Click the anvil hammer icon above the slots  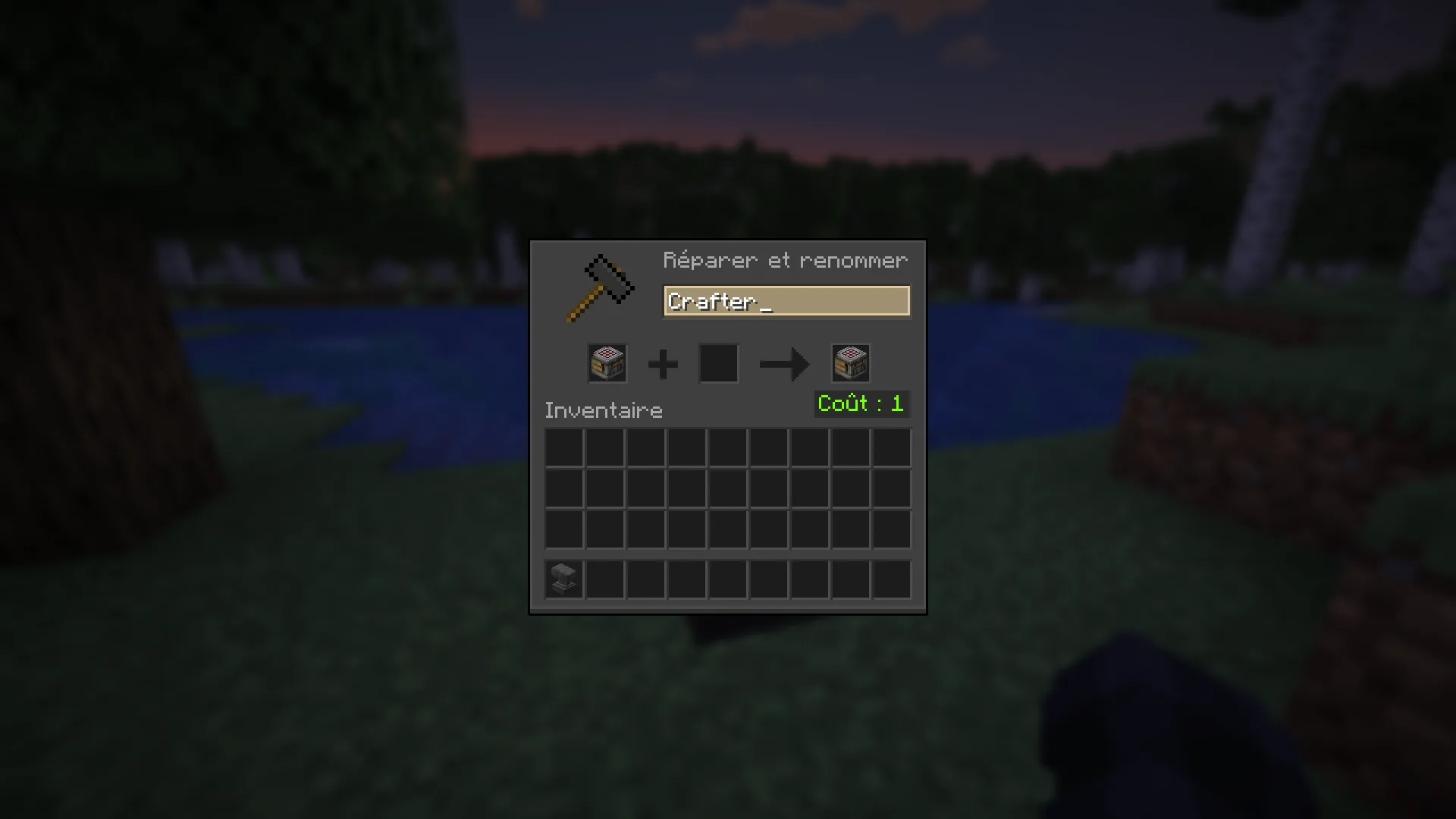click(601, 288)
